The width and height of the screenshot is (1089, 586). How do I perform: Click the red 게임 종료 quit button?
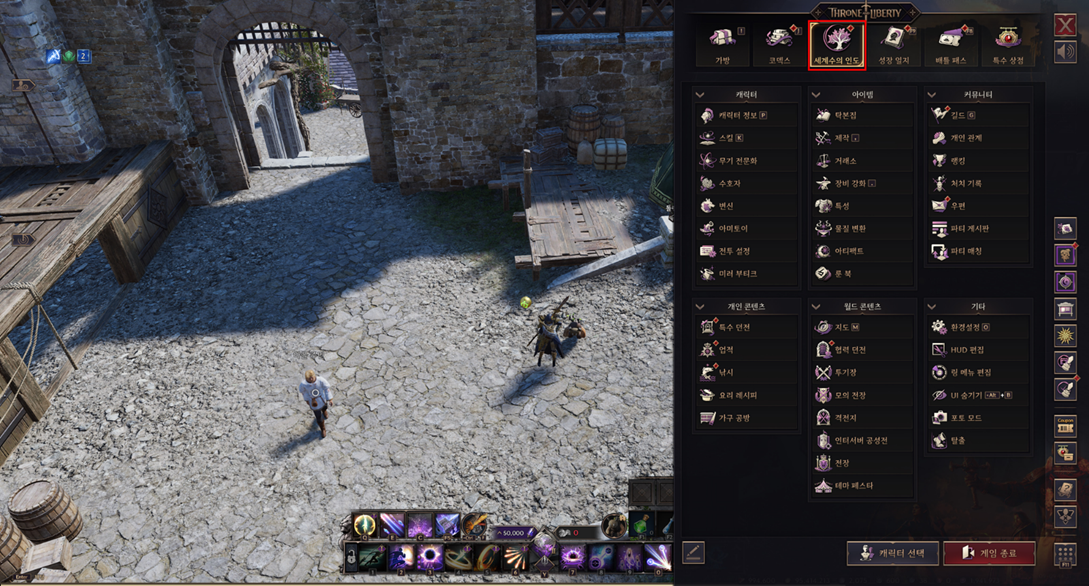pos(988,553)
